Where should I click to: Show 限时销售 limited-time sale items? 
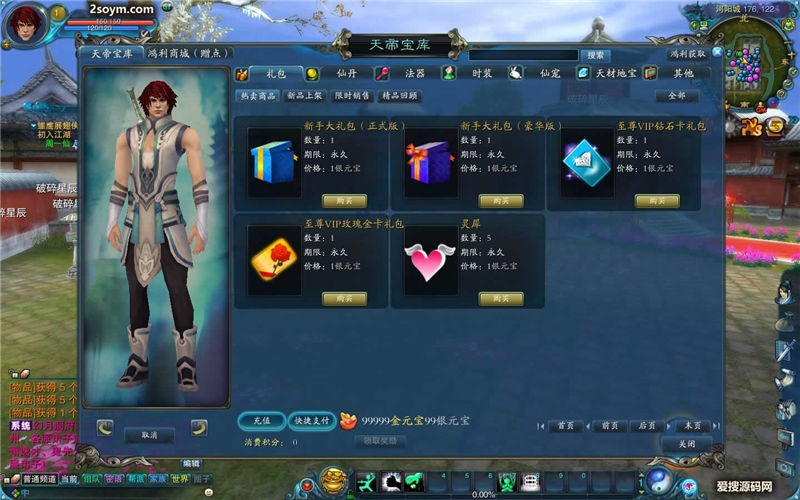coord(351,96)
